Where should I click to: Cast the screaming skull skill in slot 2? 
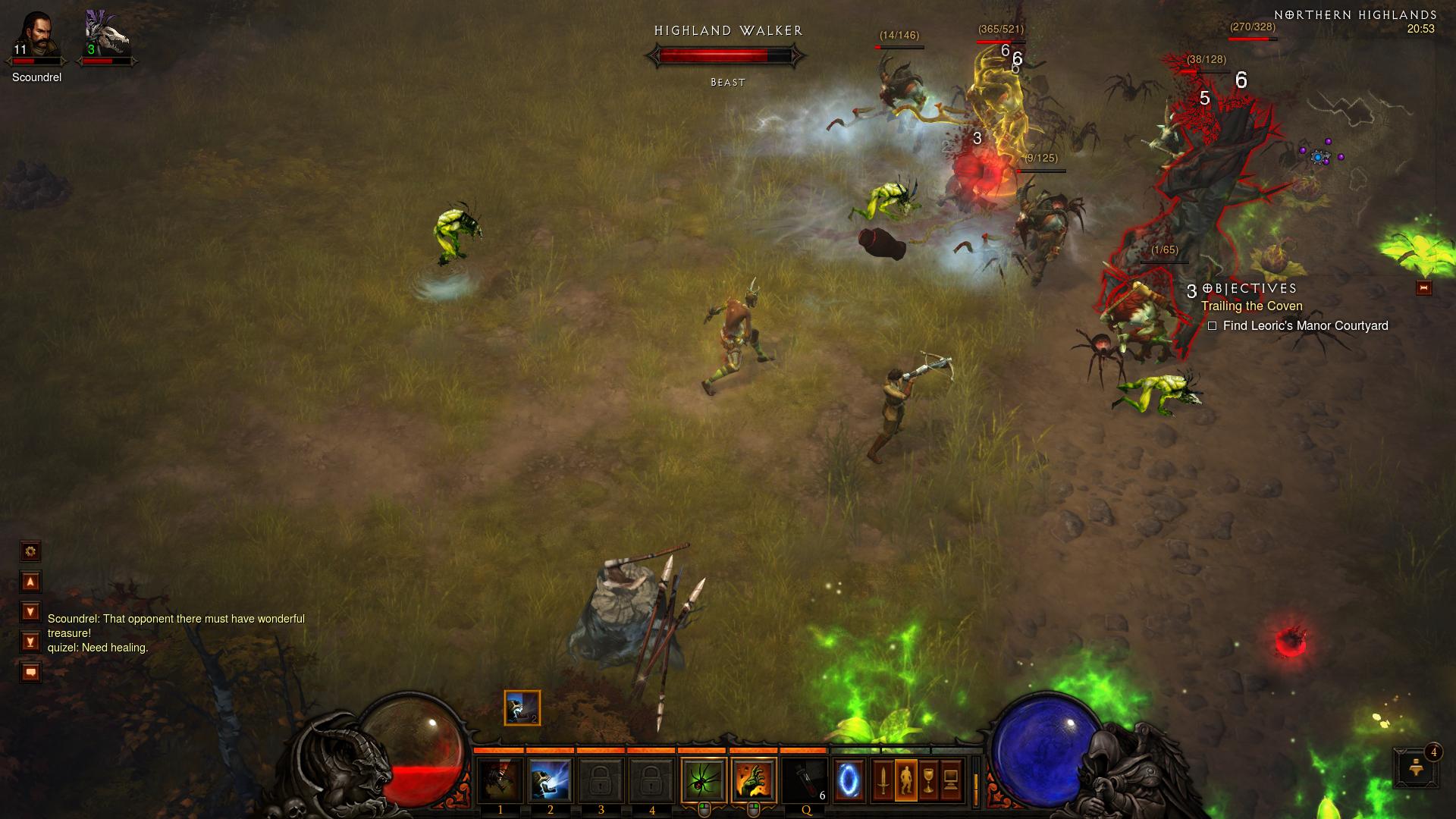(551, 780)
